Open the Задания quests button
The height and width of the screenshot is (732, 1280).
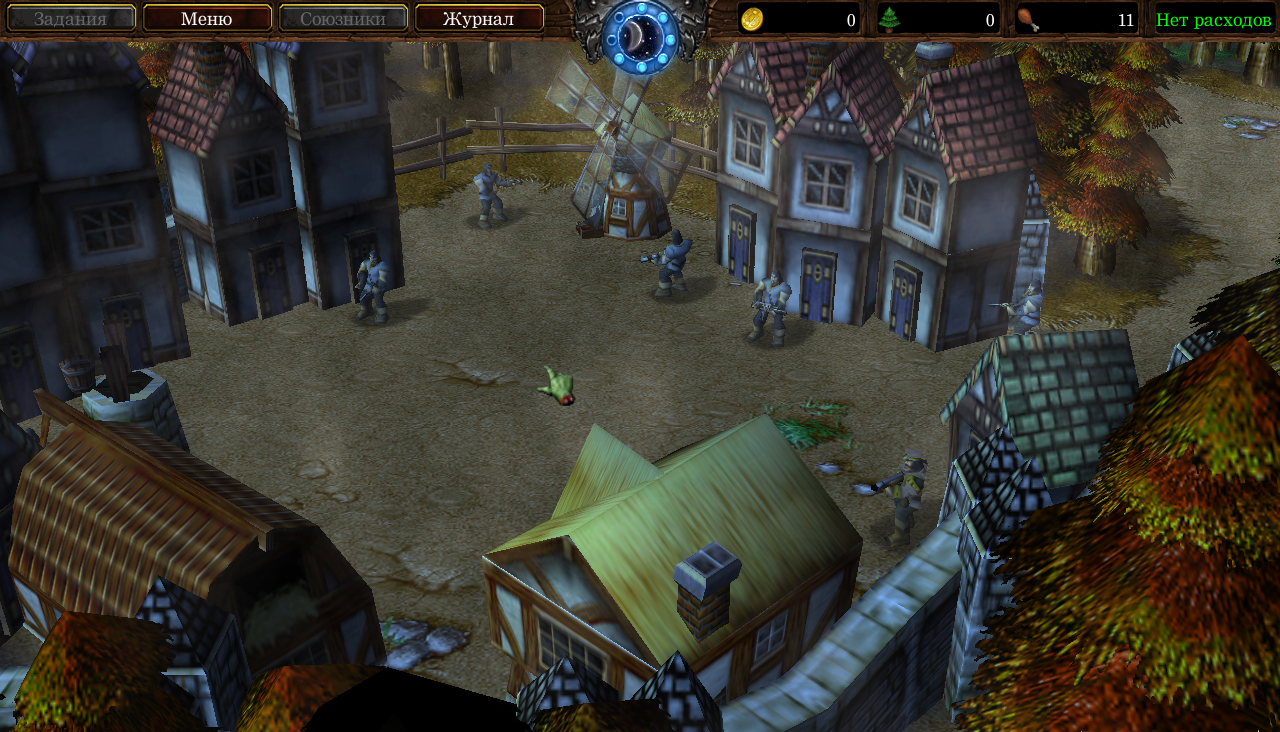point(71,18)
